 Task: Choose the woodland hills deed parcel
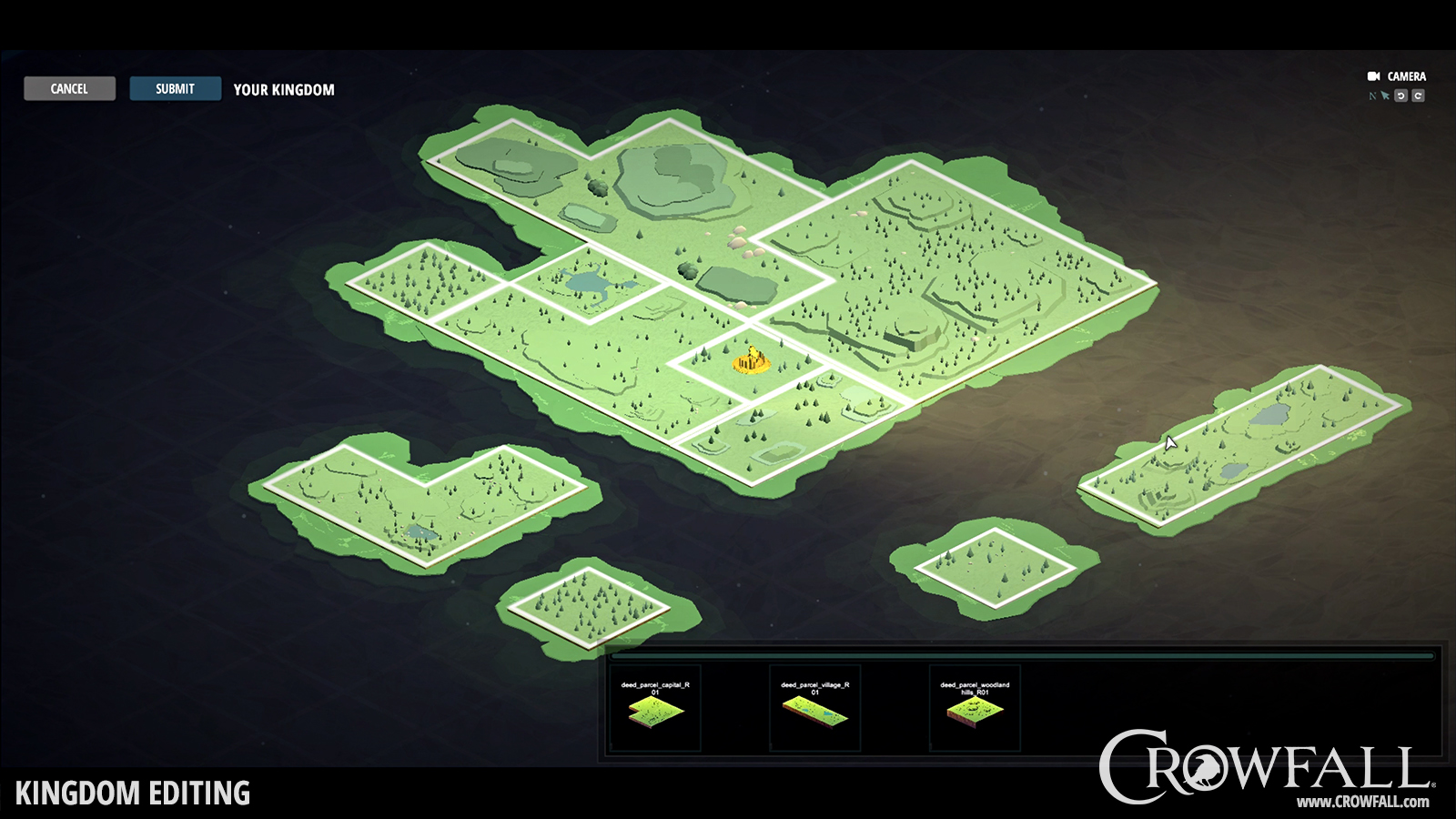click(975, 709)
